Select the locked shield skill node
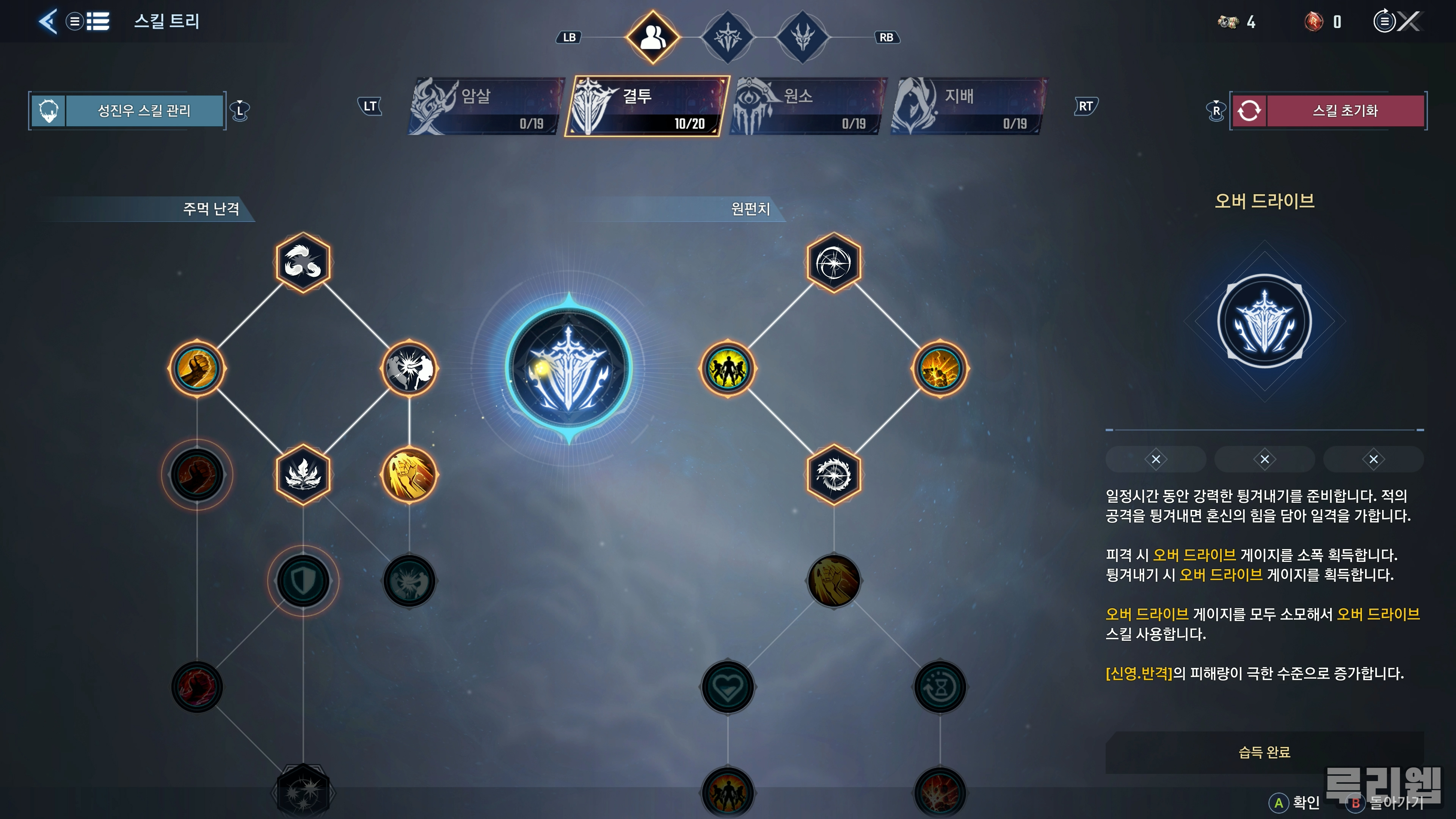Image resolution: width=1456 pixels, height=819 pixels. [303, 581]
